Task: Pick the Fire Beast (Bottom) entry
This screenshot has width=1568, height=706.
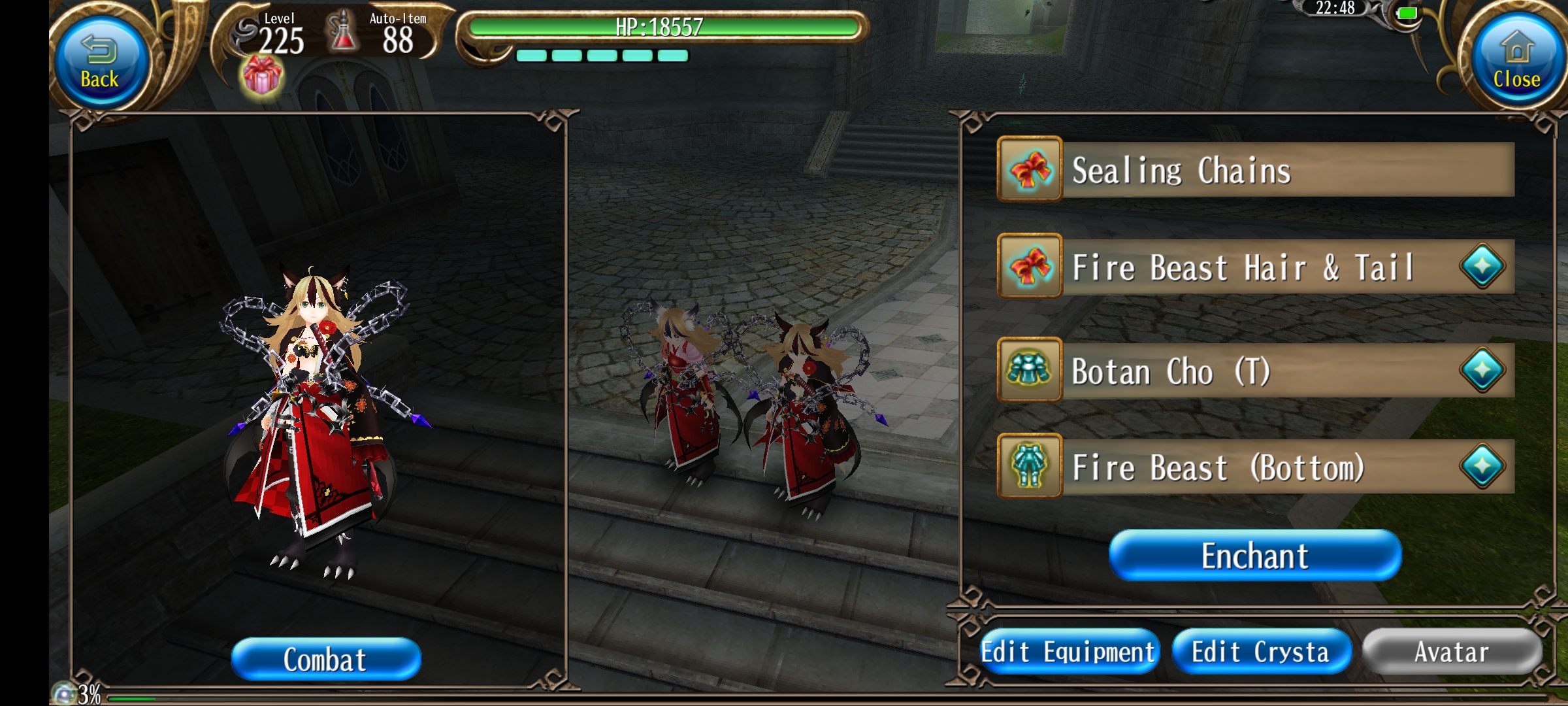Action: click(x=1254, y=467)
